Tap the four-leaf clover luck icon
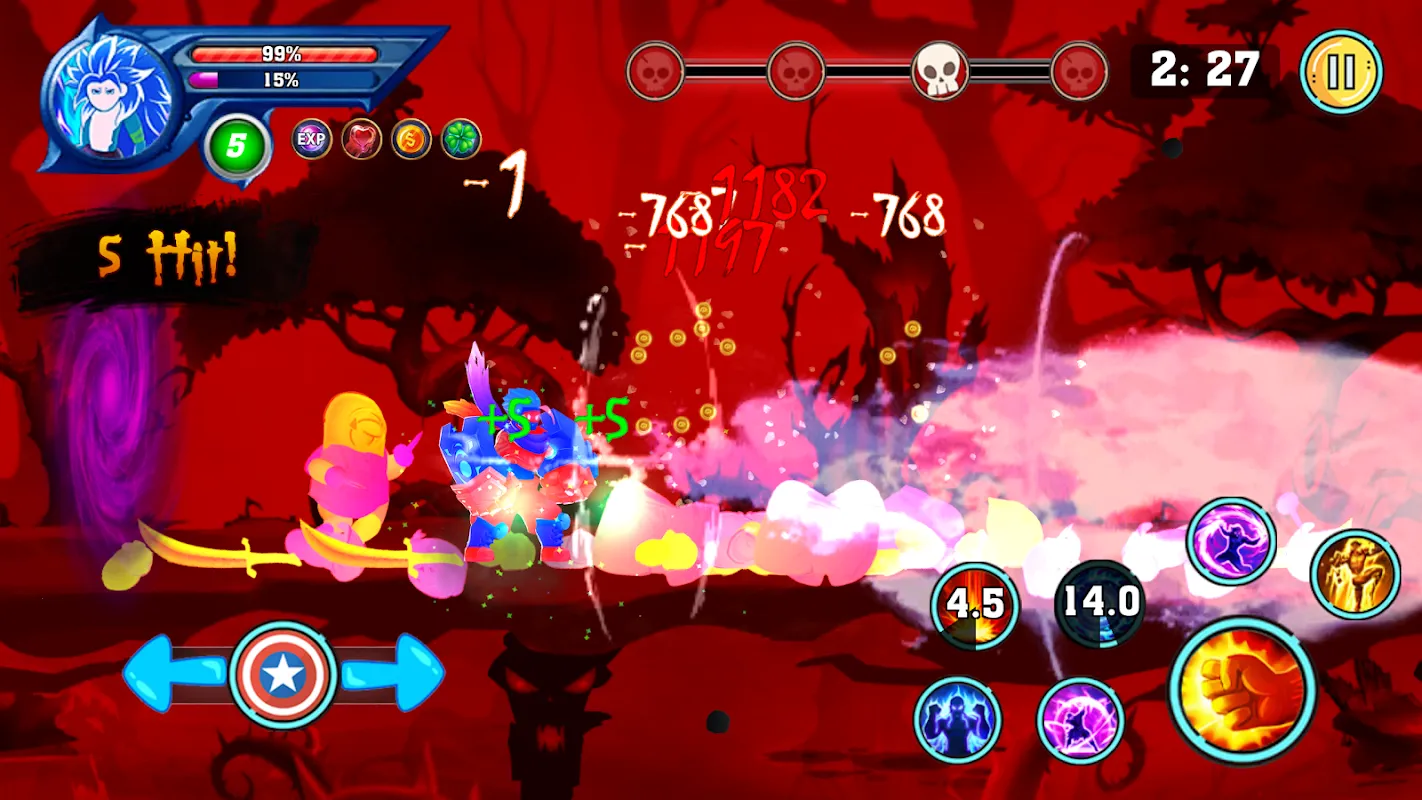Image resolution: width=1422 pixels, height=800 pixels. pos(461,139)
